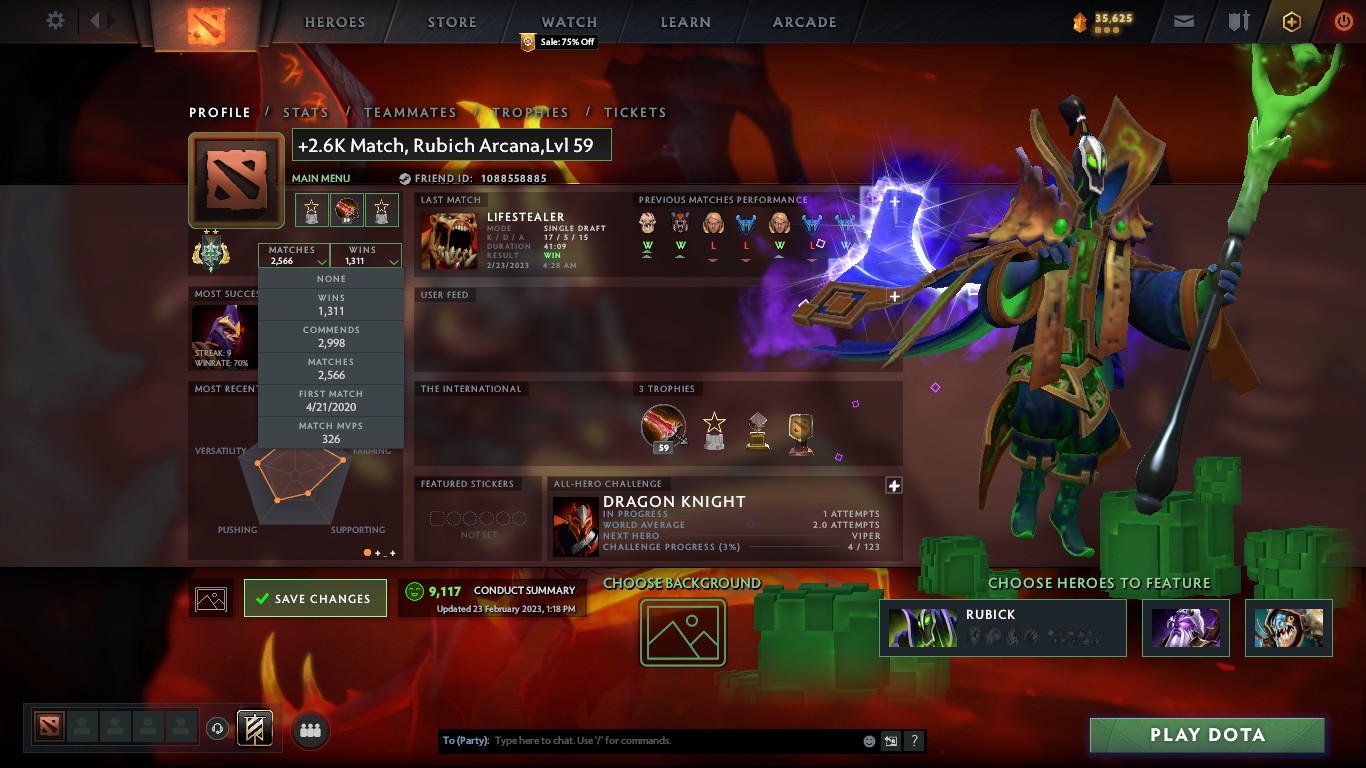Select COMMENDS from the open stat dropdown

click(x=330, y=334)
